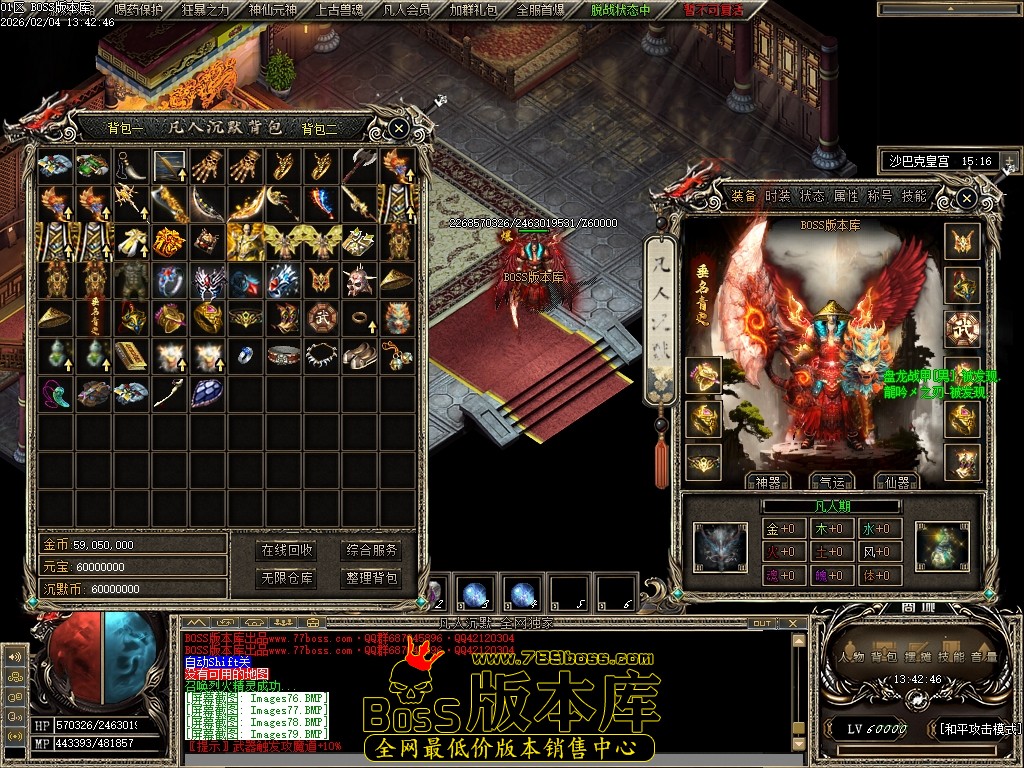Switch to 背包二 bag tab
This screenshot has width=1024, height=768.
click(320, 128)
